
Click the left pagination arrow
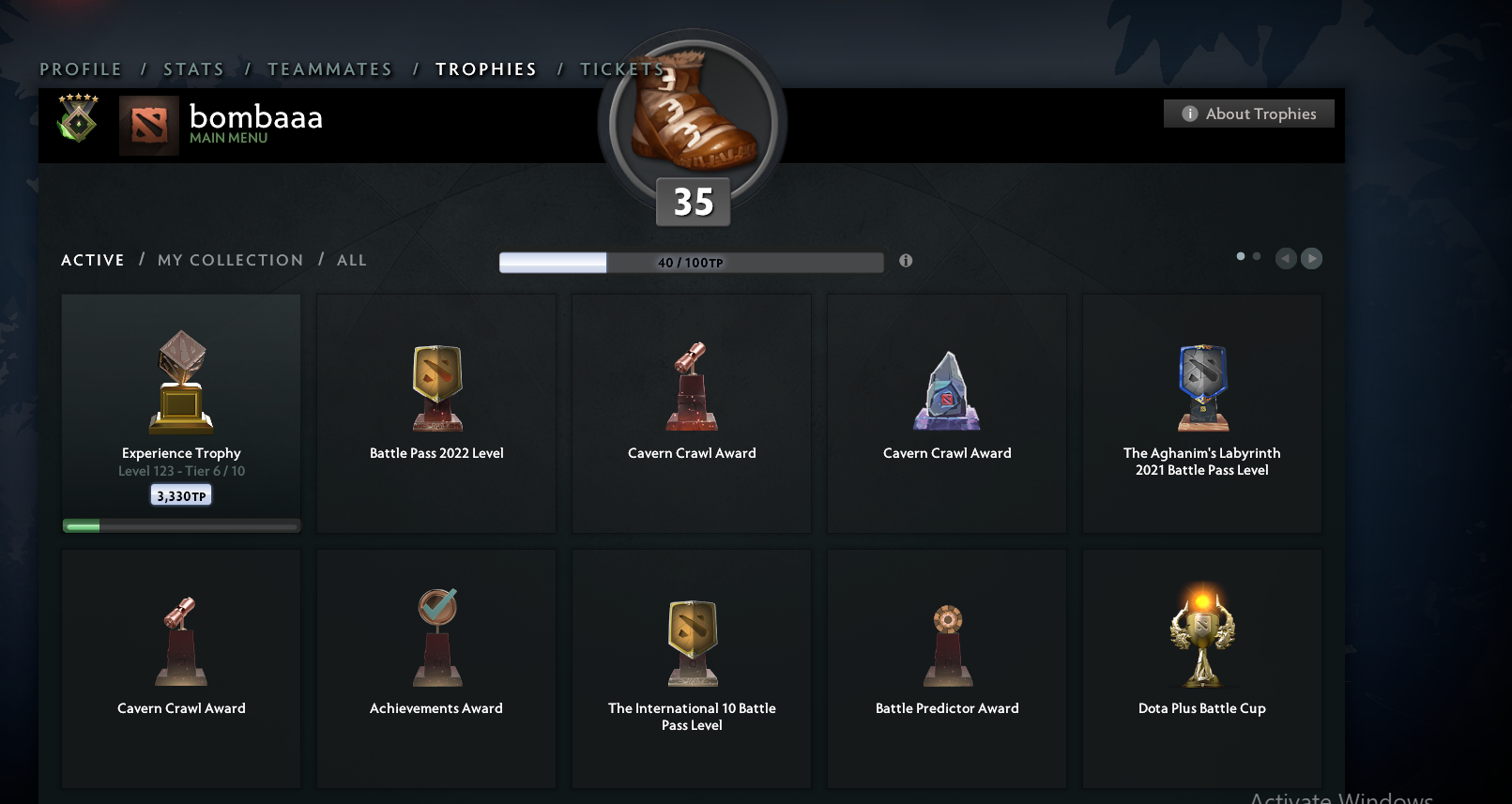(x=1286, y=259)
